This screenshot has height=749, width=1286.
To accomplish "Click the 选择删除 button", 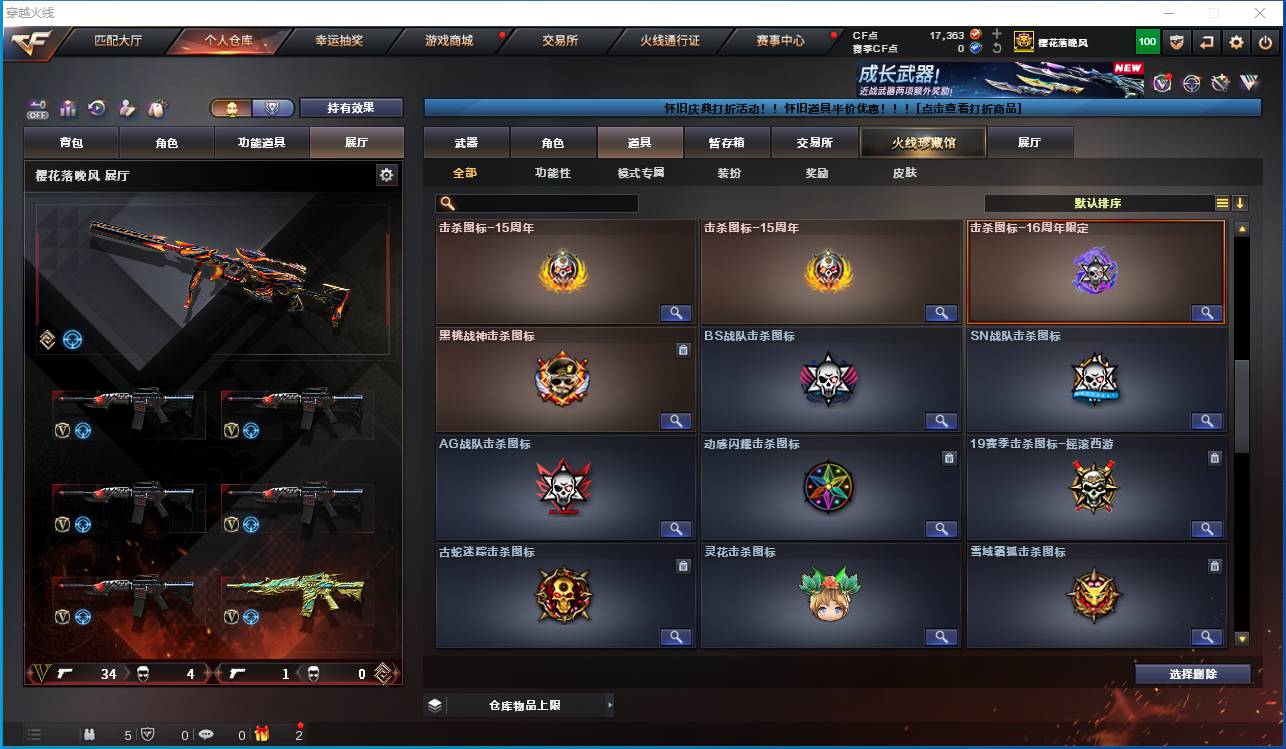I will coord(1192,673).
